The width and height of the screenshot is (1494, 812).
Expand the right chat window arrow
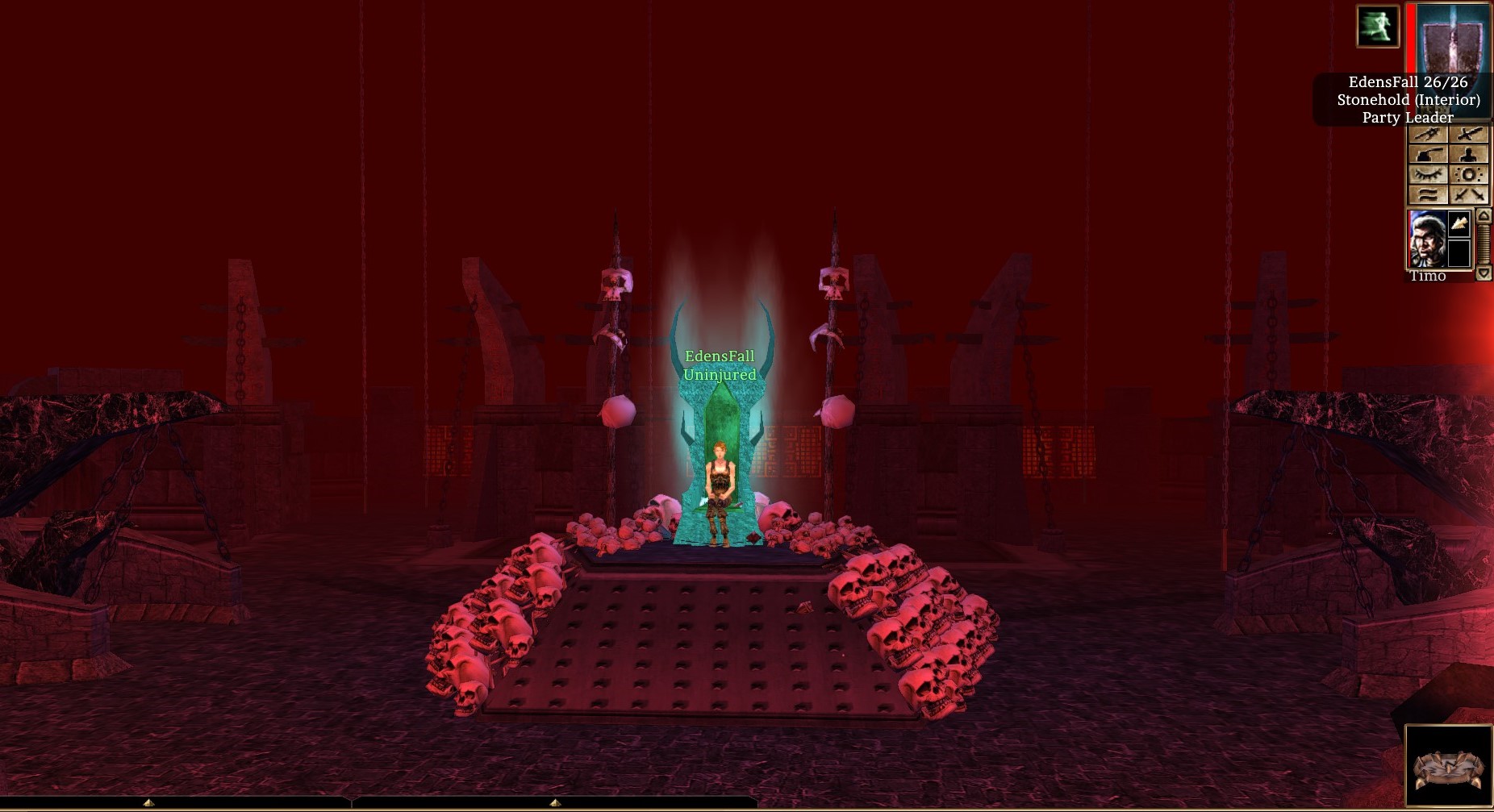click(555, 802)
